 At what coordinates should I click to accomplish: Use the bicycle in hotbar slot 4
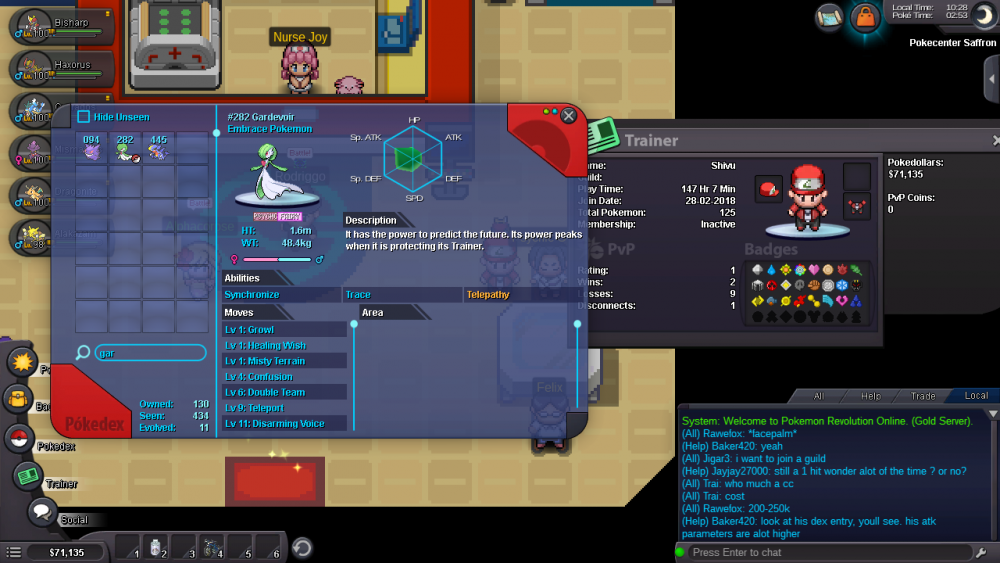pos(212,547)
